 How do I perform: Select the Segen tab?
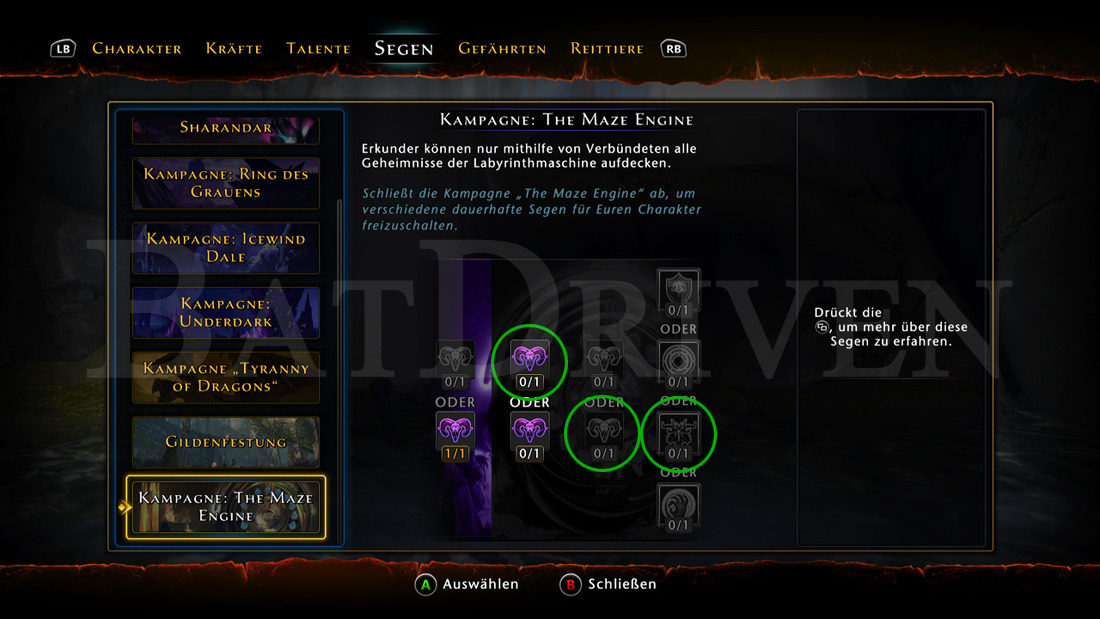pos(404,48)
